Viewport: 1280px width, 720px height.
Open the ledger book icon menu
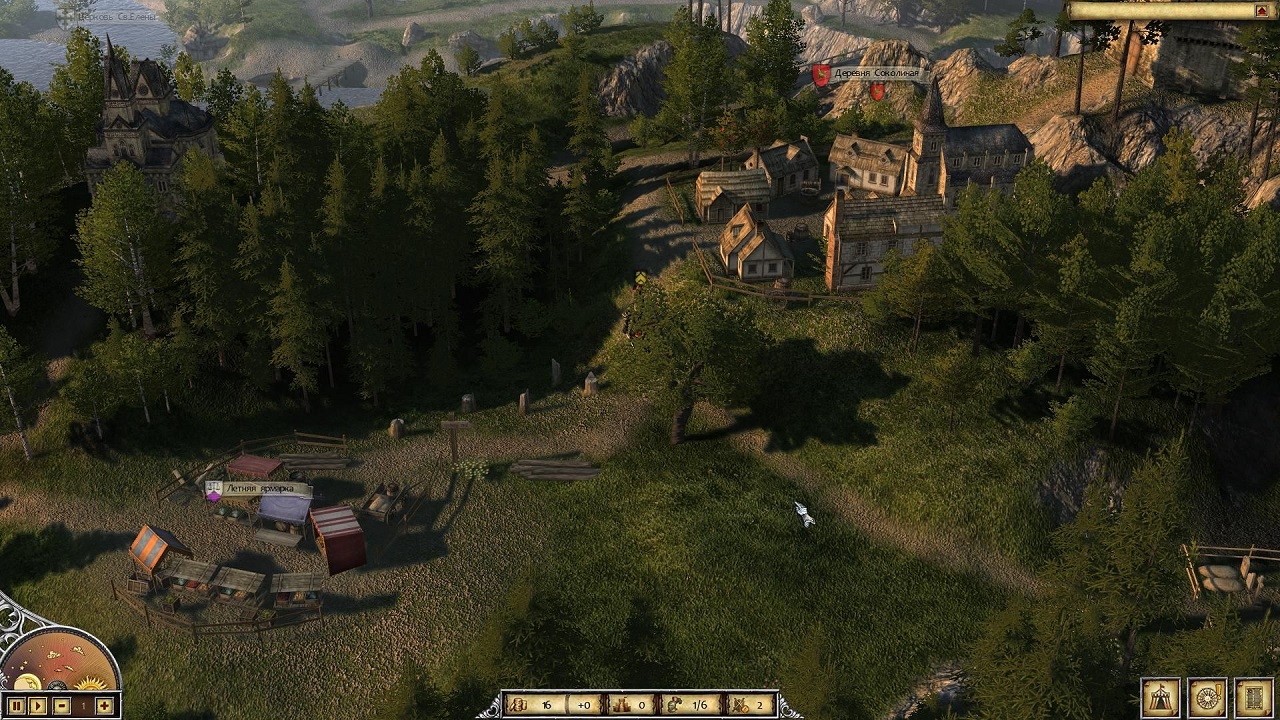click(1253, 697)
